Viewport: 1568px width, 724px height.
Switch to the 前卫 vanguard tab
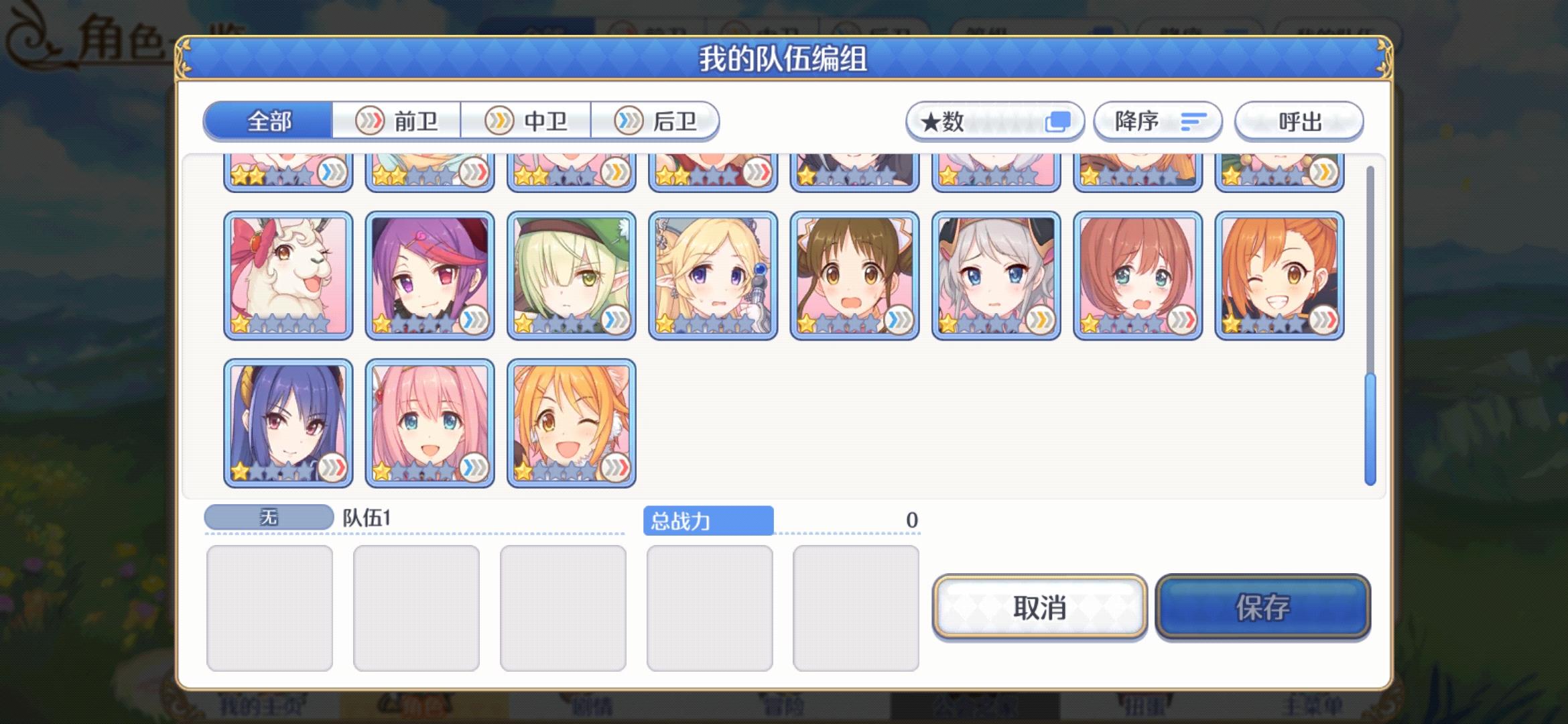click(398, 121)
